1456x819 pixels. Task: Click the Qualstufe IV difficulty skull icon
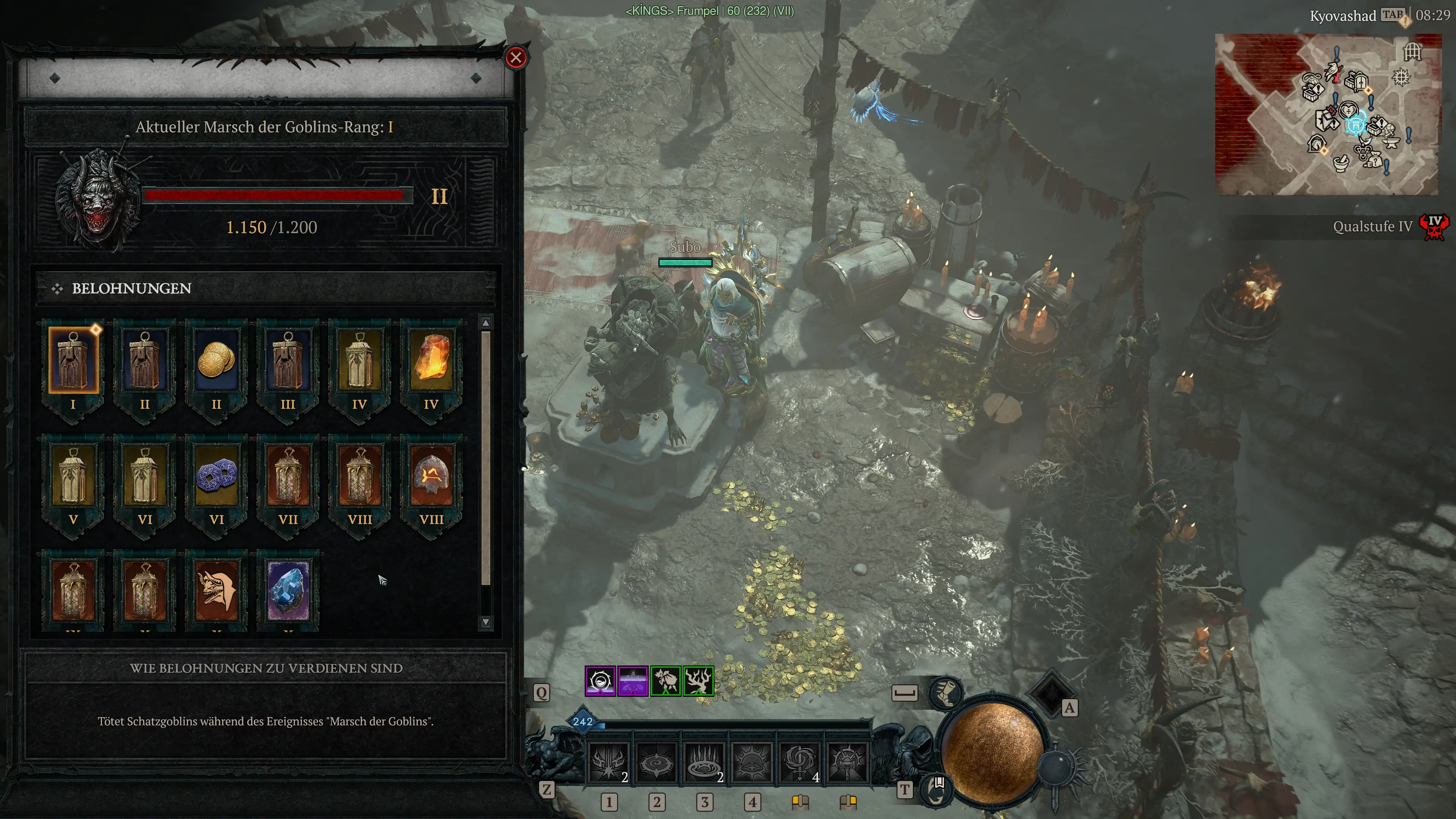1434,227
